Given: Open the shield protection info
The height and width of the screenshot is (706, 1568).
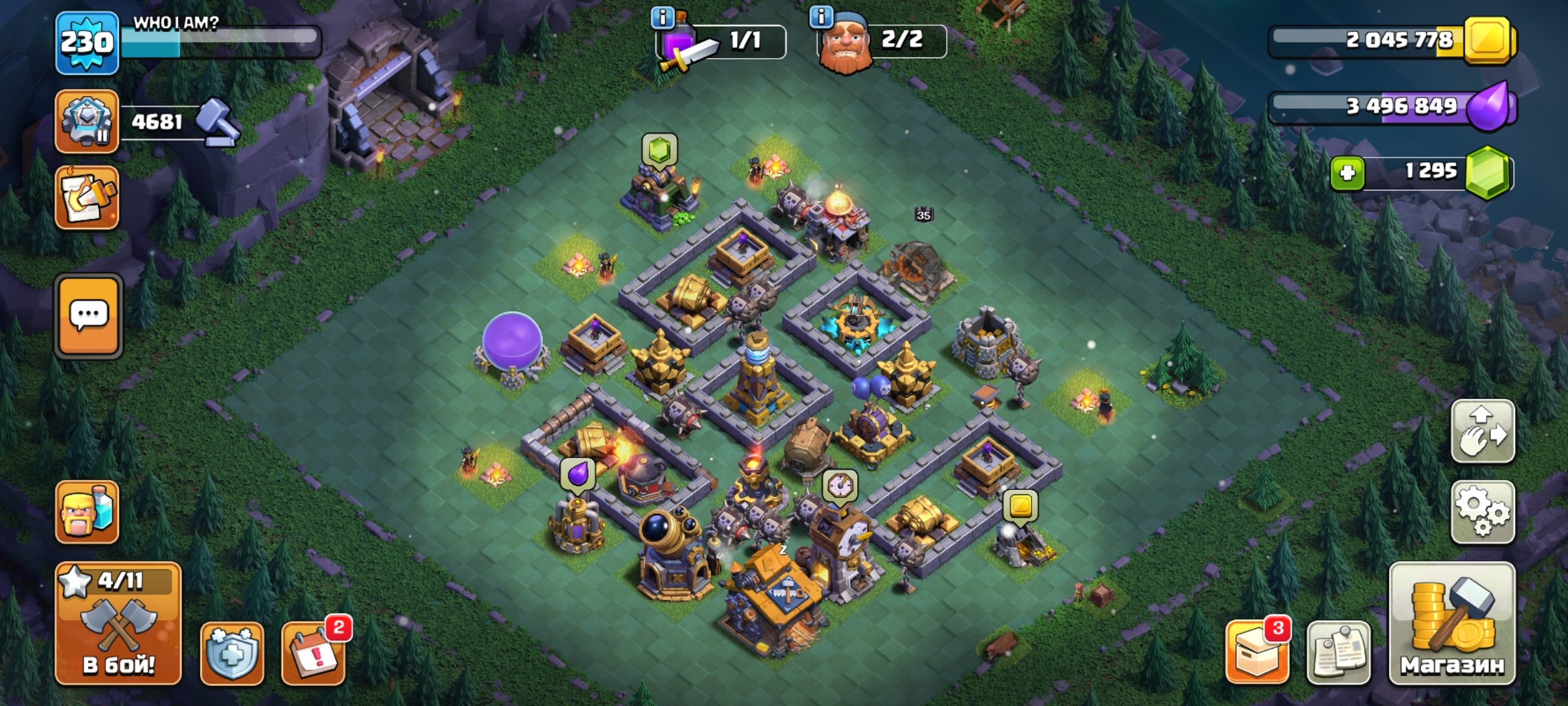Looking at the screenshot, I should pos(232,653).
